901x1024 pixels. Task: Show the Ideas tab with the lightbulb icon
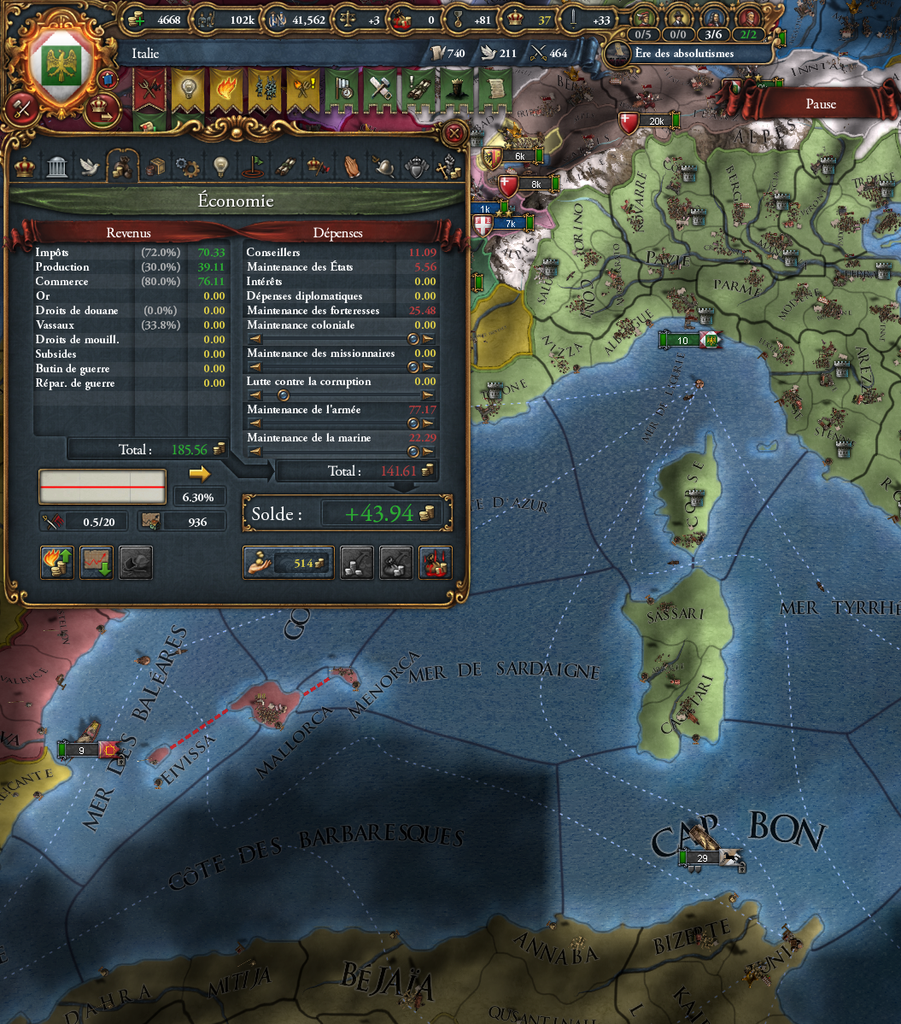tap(220, 167)
